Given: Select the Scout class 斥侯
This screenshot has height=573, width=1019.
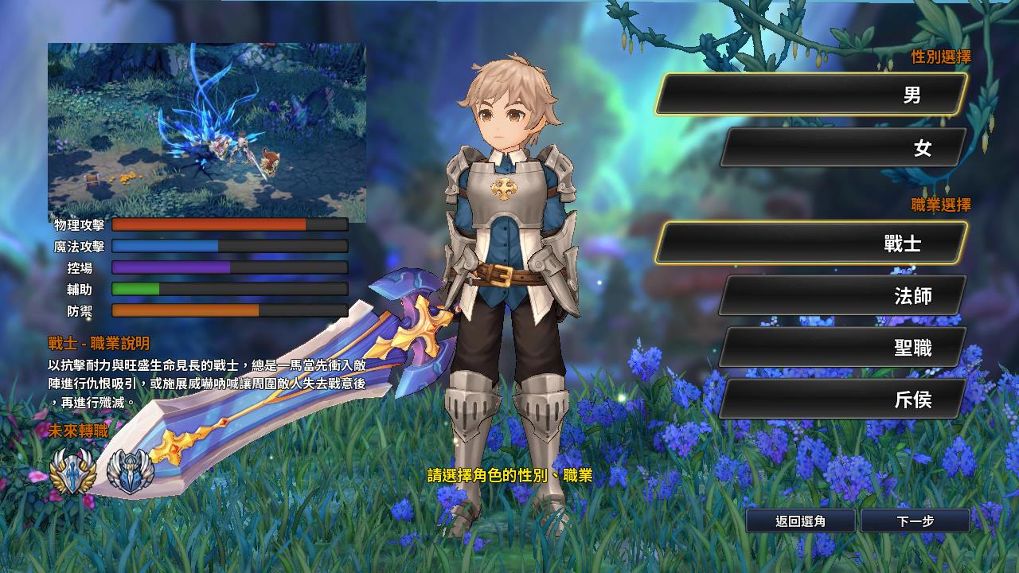Looking at the screenshot, I should [x=842, y=399].
